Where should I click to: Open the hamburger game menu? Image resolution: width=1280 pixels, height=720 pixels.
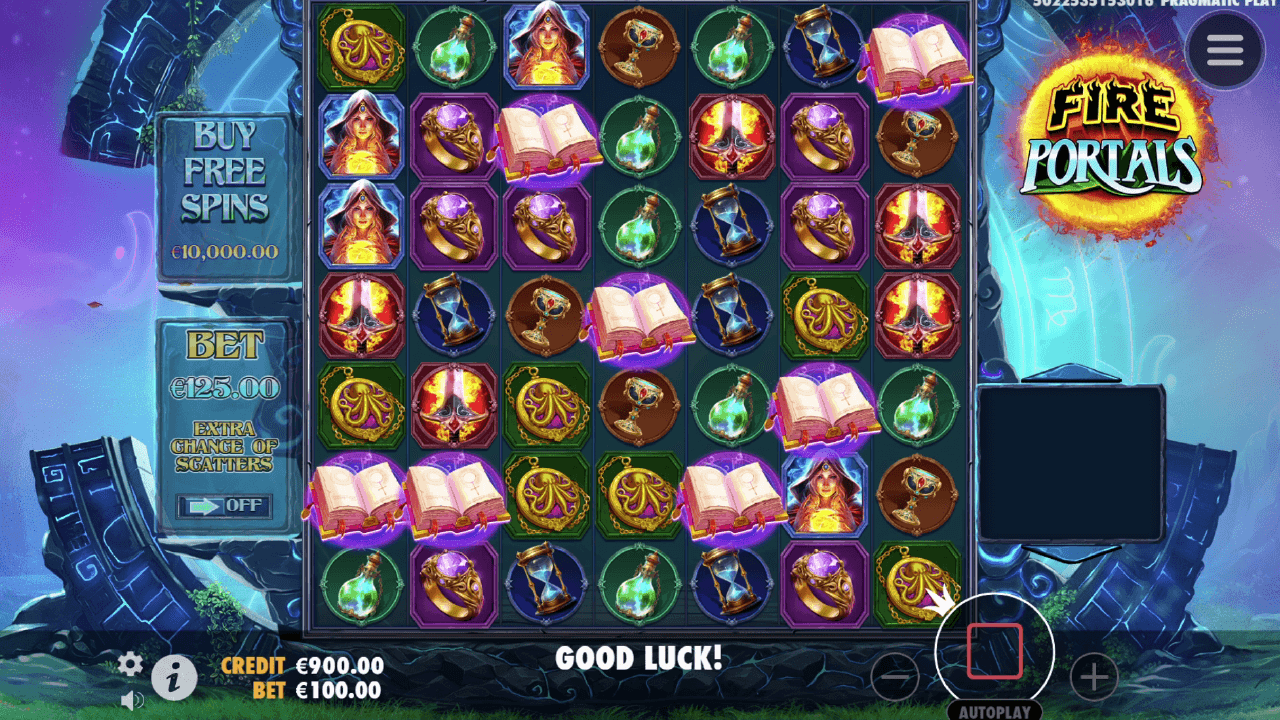coord(1222,50)
